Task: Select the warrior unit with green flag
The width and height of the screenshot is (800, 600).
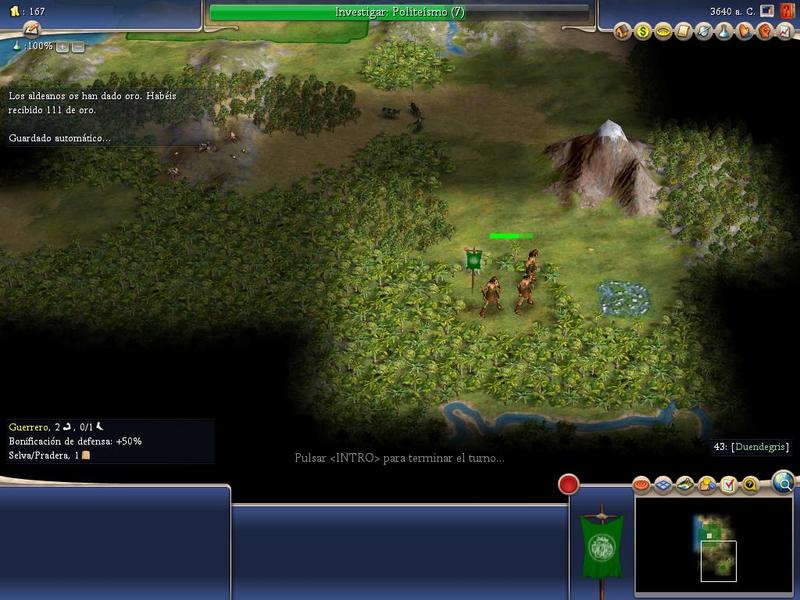Action: point(508,285)
